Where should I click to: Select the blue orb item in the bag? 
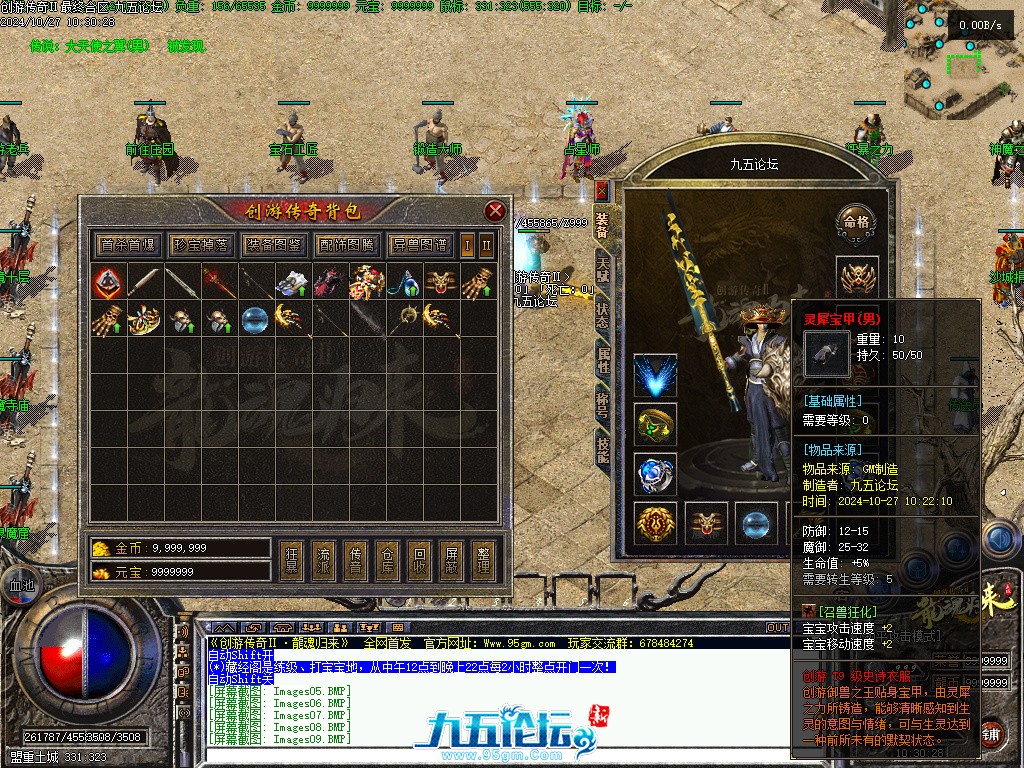coord(255,321)
